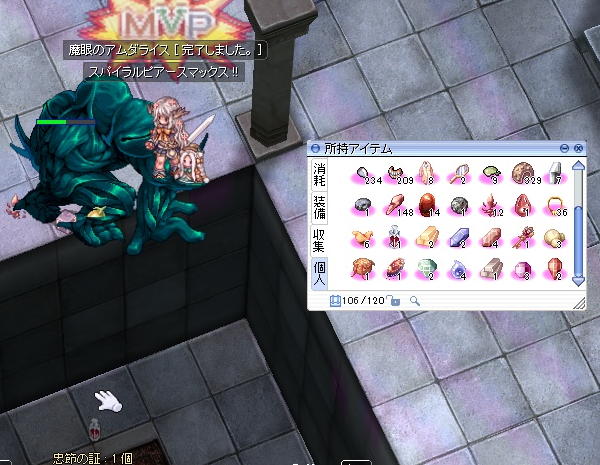The width and height of the screenshot is (600, 465).
Task: Select the golden scepter key item
Action: click(x=523, y=236)
